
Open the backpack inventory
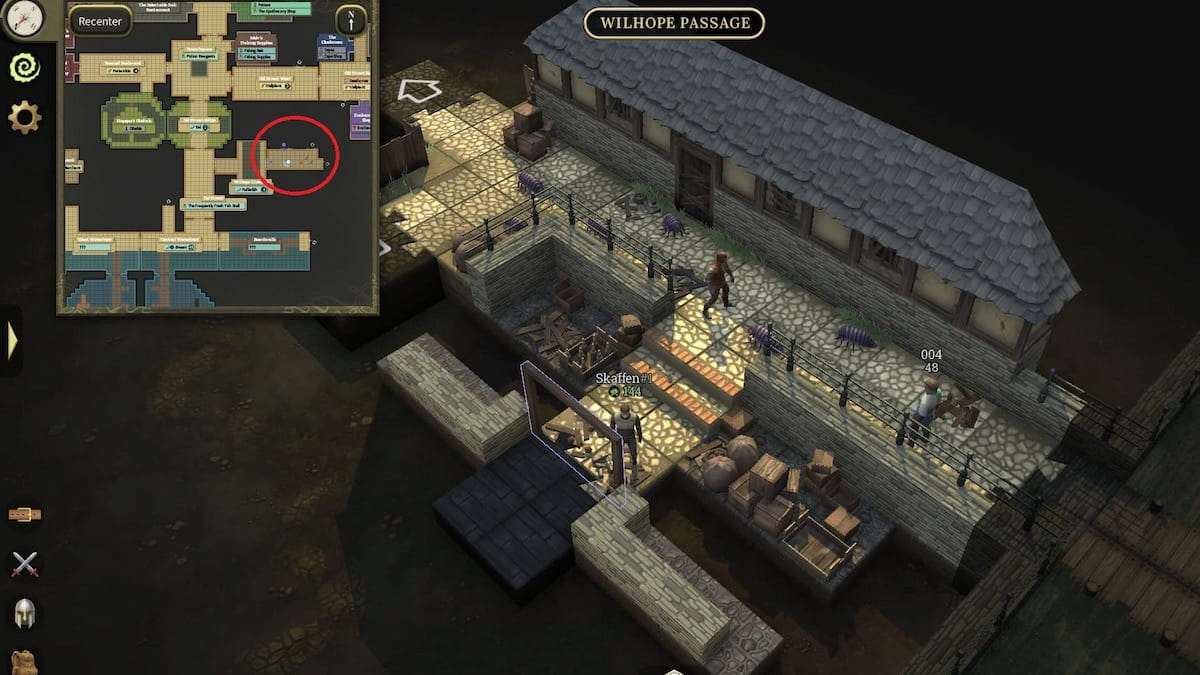[24, 662]
